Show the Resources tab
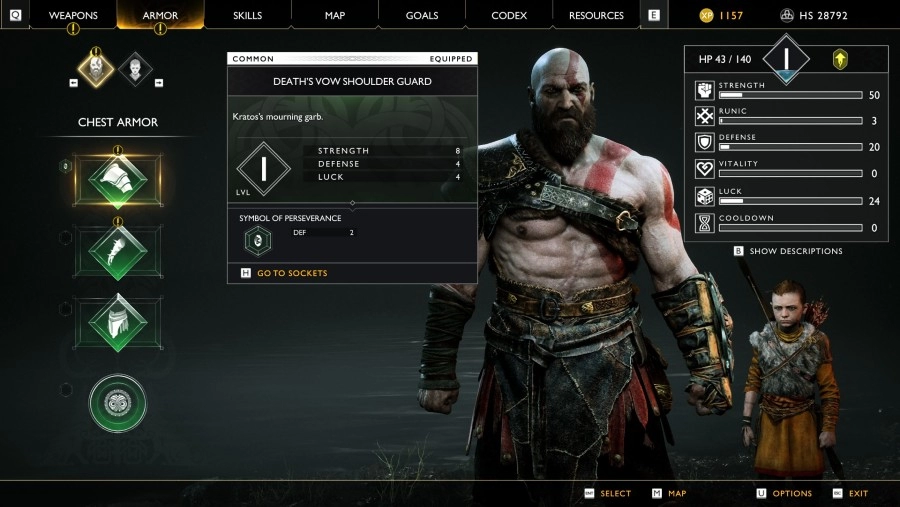900x507 pixels. click(596, 15)
